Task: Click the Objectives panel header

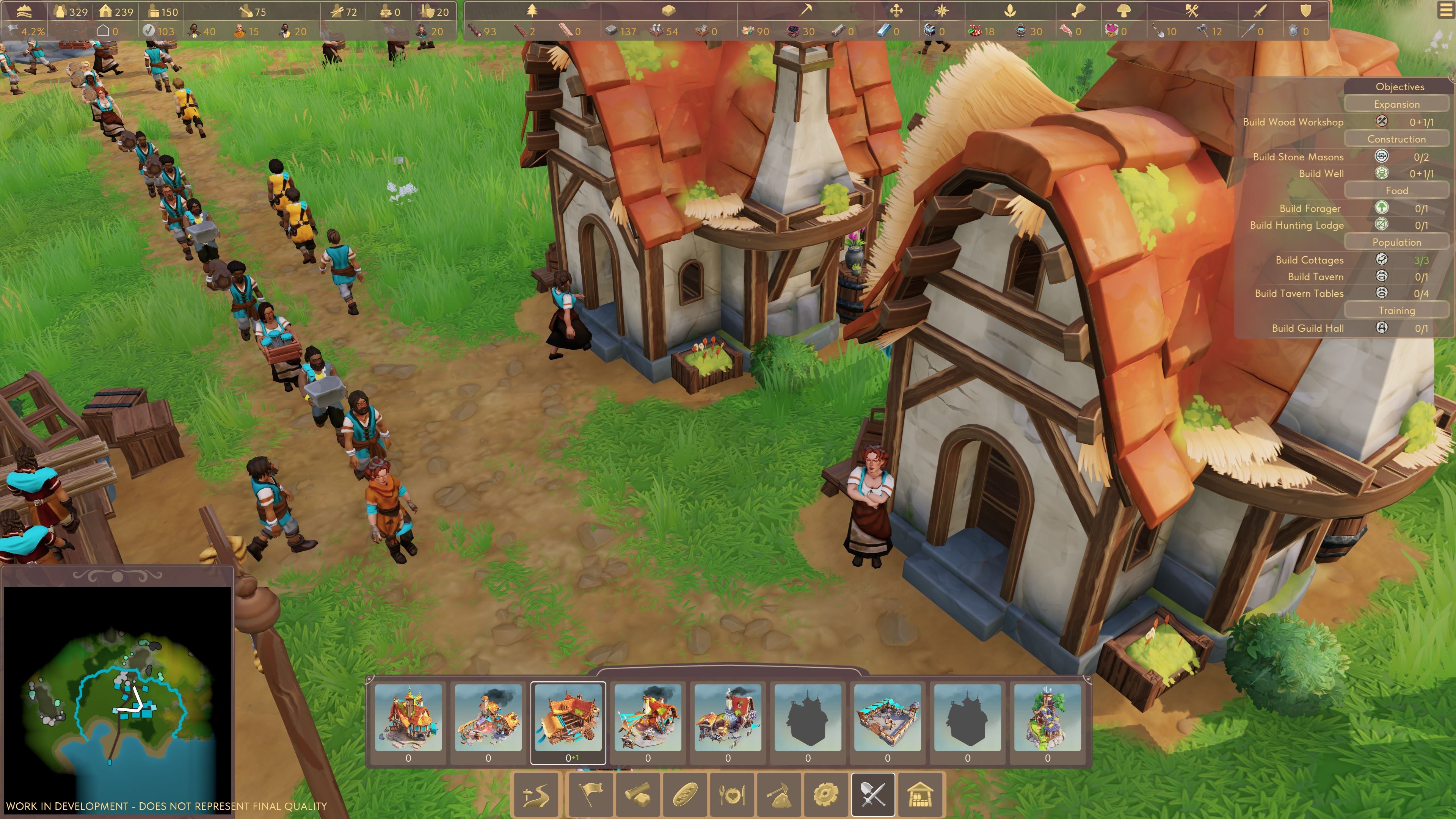Action: tap(1400, 86)
